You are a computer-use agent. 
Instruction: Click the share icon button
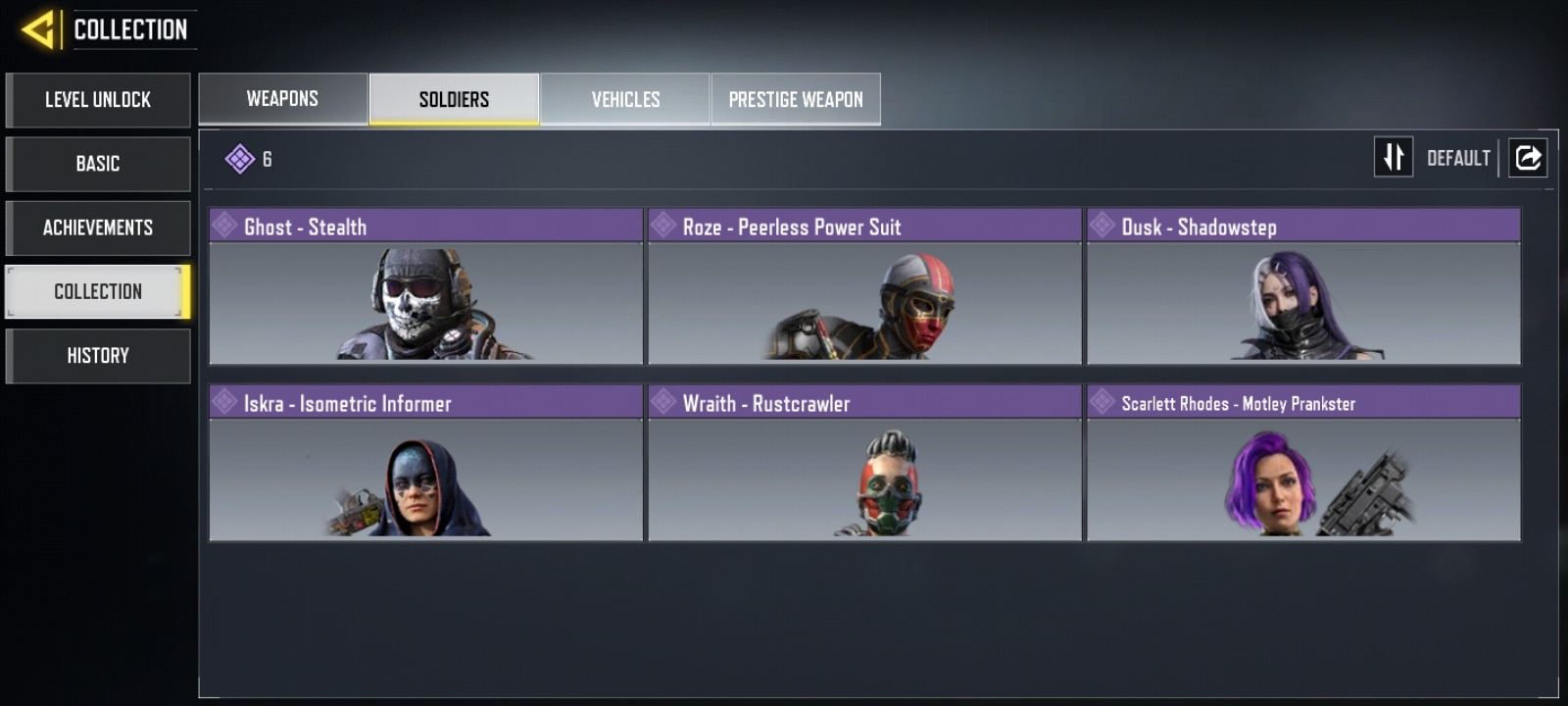click(x=1528, y=157)
